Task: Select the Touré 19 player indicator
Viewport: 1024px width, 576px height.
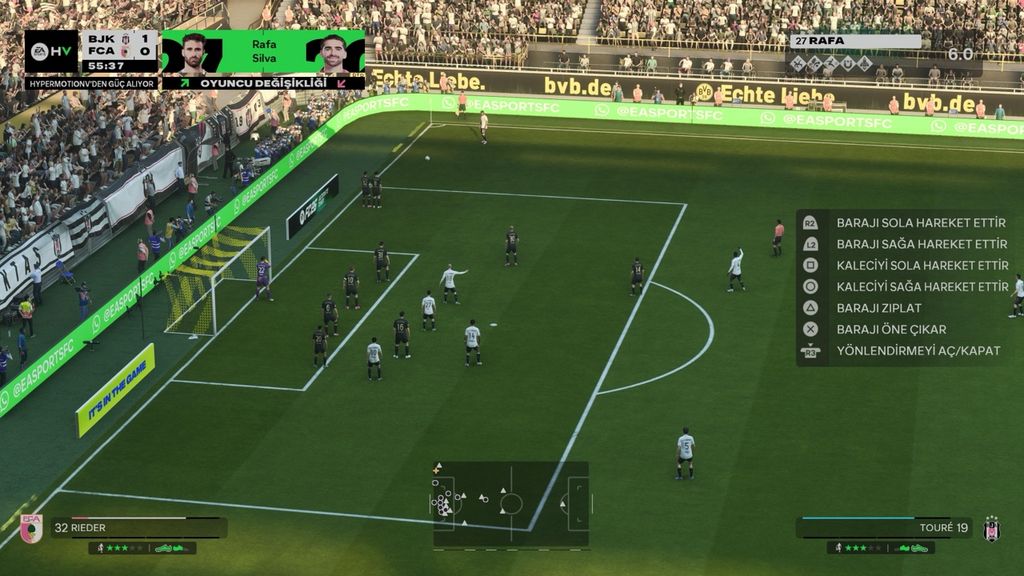Action: tap(884, 527)
